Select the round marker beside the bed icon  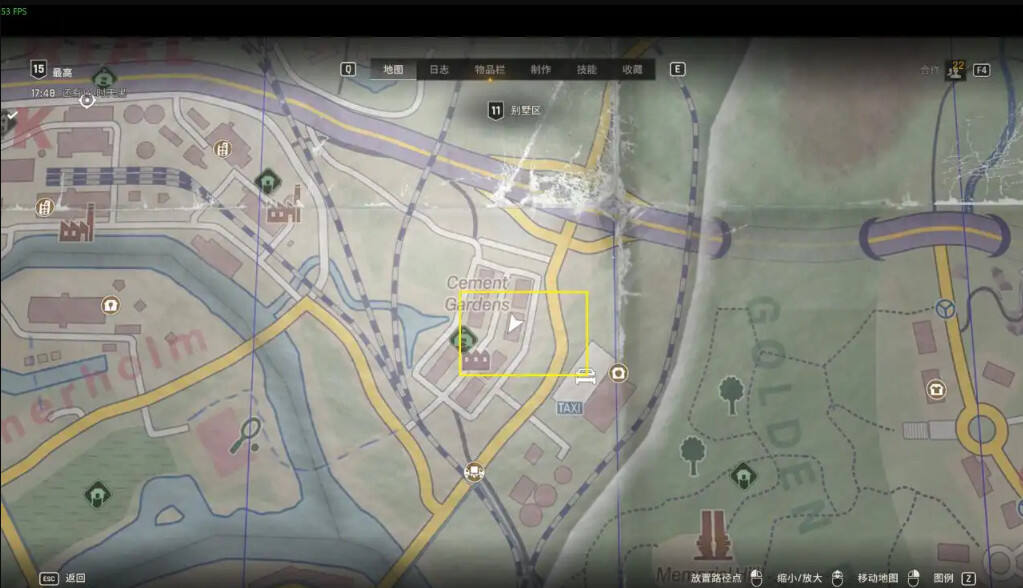pyautogui.click(x=619, y=374)
